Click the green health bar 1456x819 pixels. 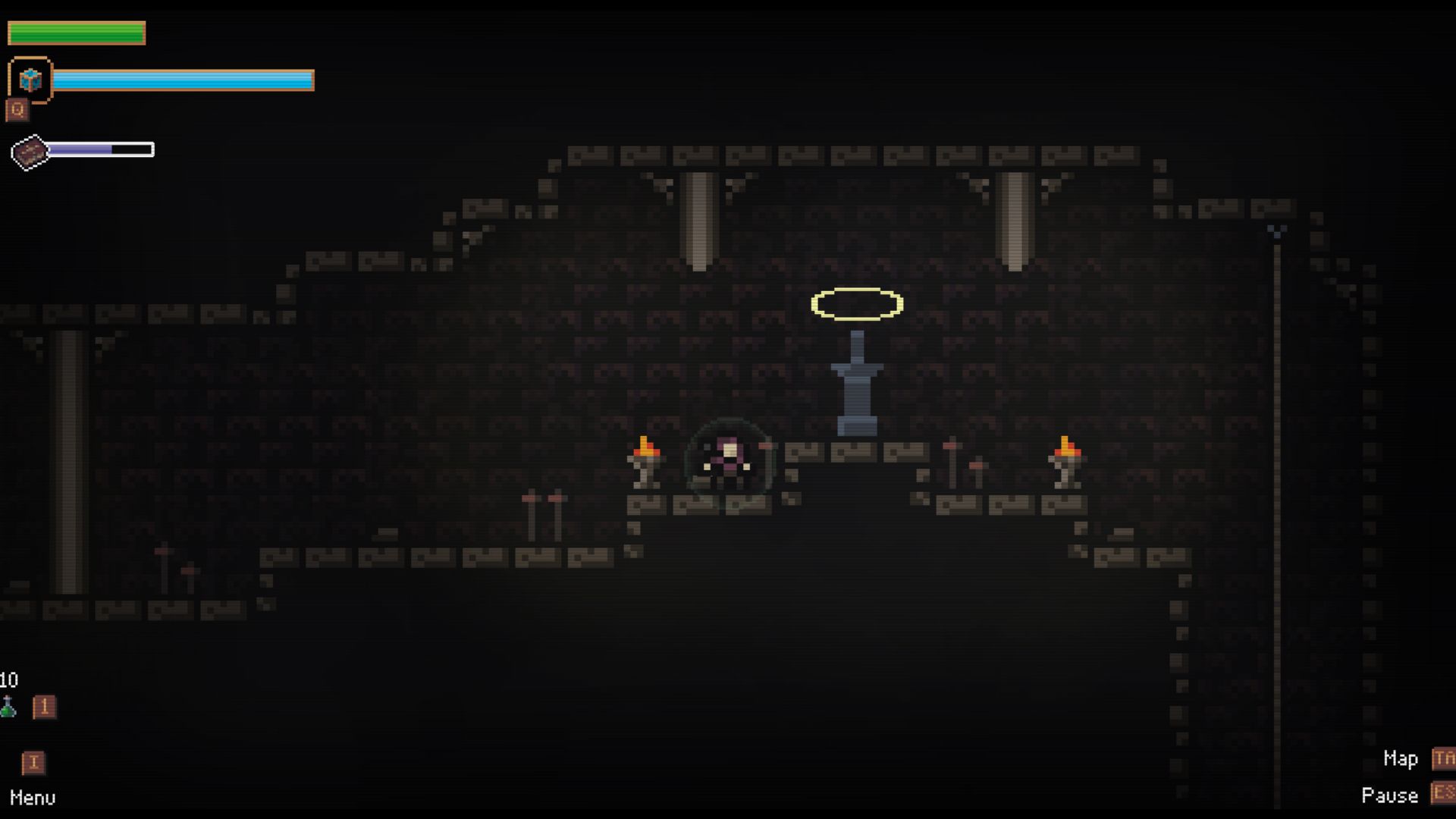tap(76, 33)
